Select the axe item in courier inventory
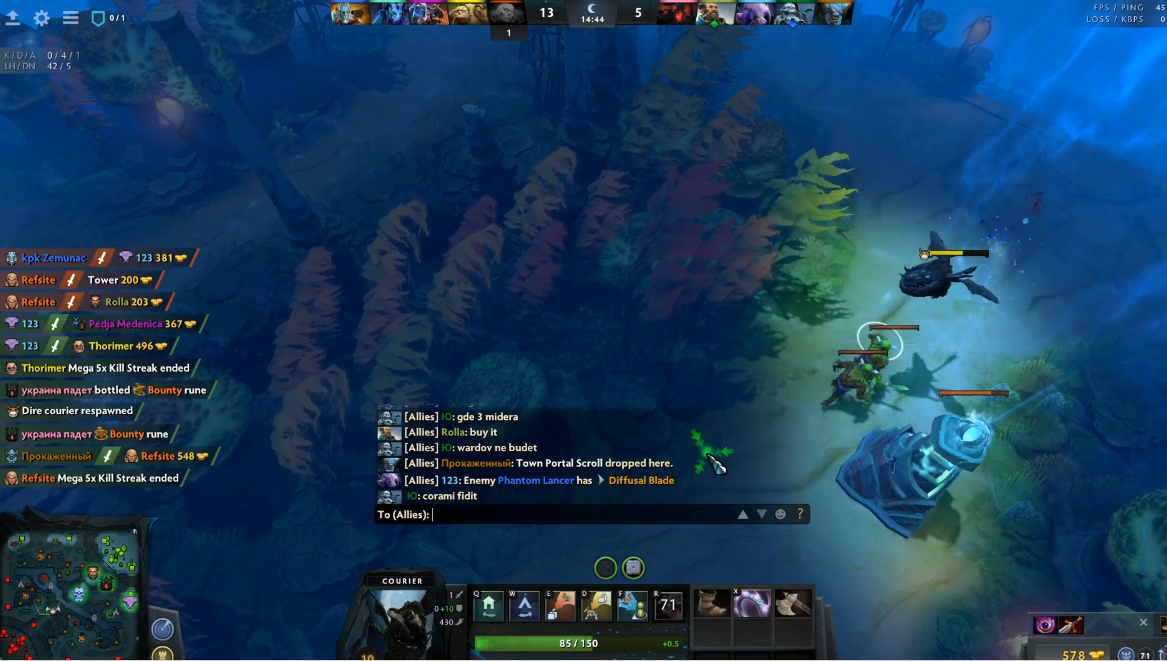1167x661 pixels. (x=793, y=603)
